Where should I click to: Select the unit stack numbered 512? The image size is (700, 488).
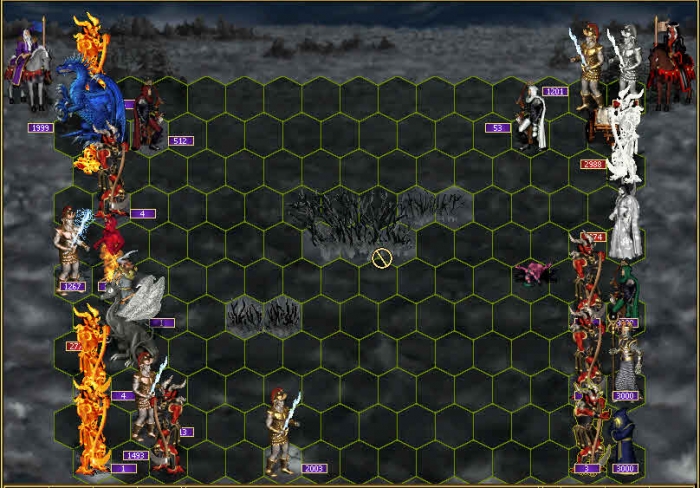148,118
